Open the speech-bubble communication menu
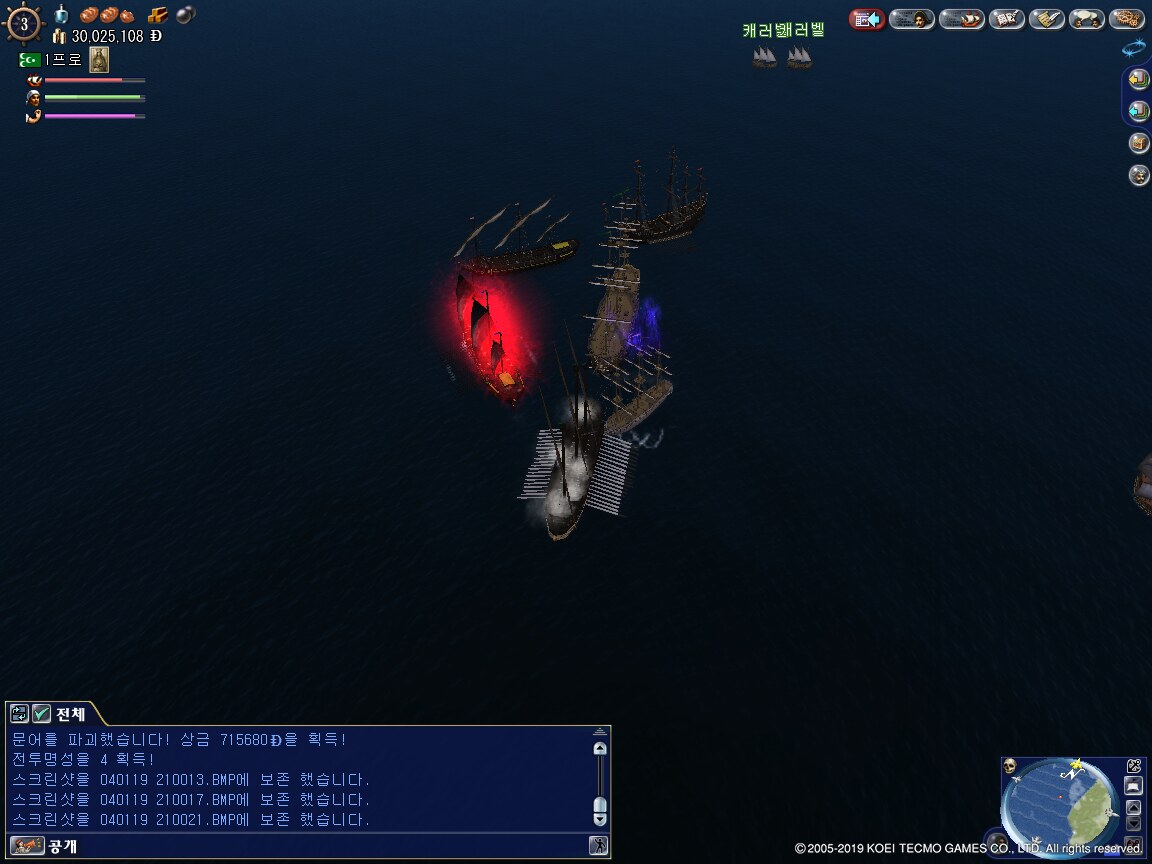This screenshot has width=1152, height=864. pos(1086,19)
